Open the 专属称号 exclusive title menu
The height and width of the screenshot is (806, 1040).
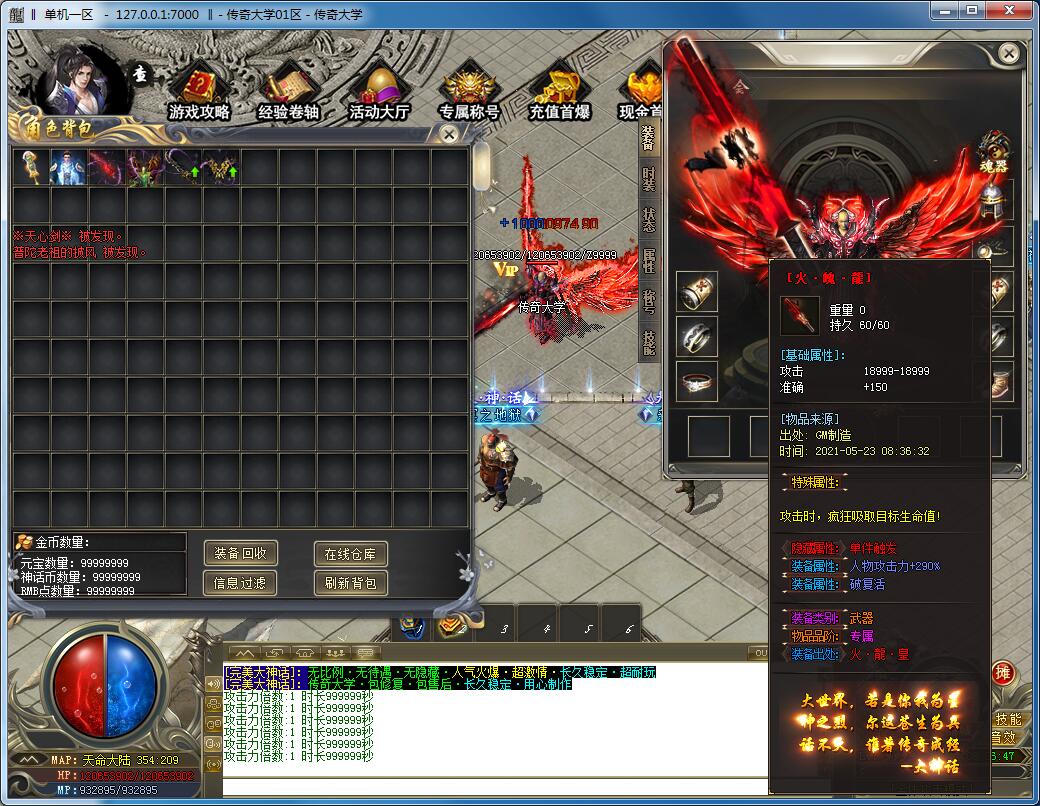point(469,92)
